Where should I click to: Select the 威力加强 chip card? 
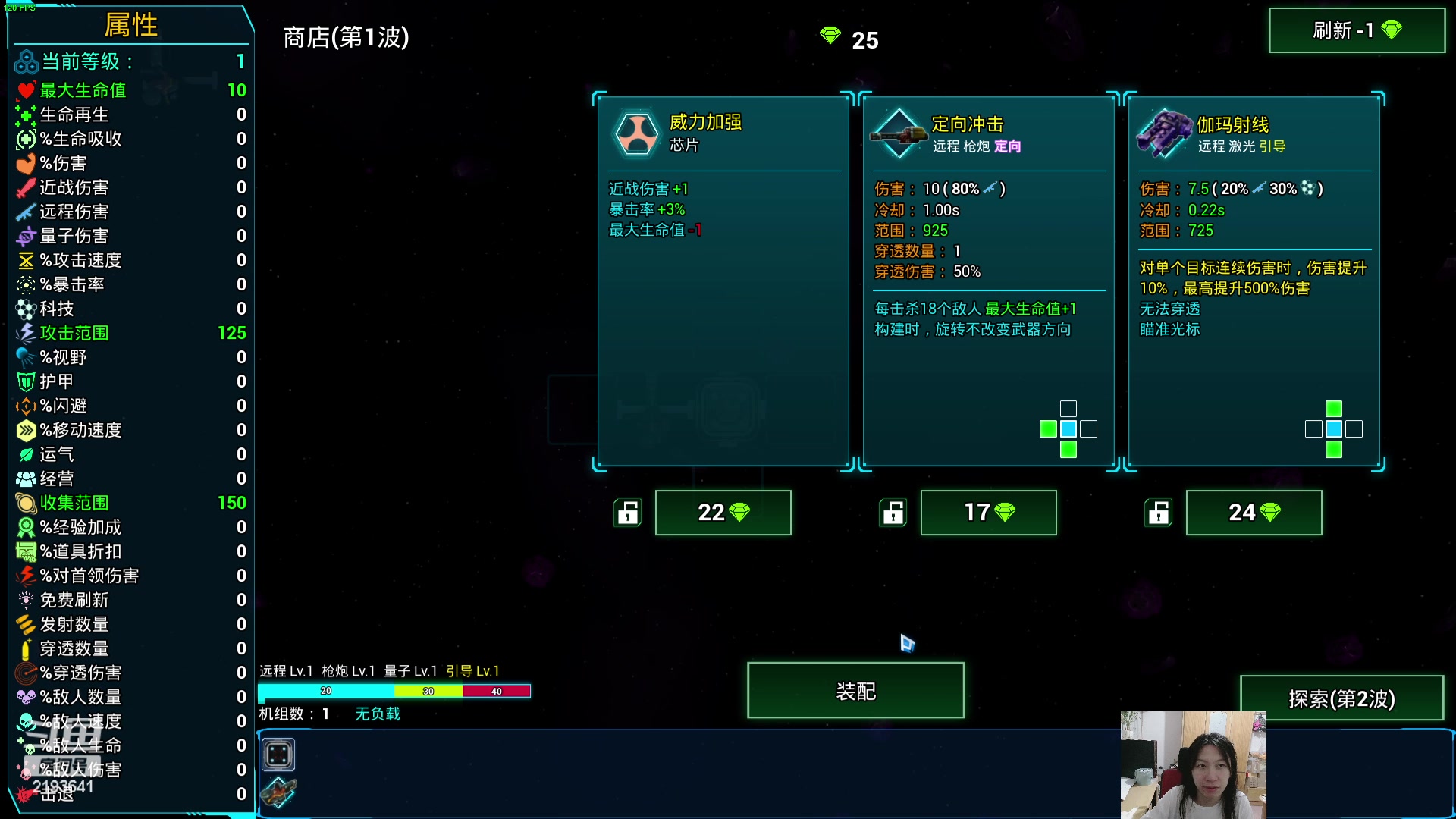click(x=723, y=281)
